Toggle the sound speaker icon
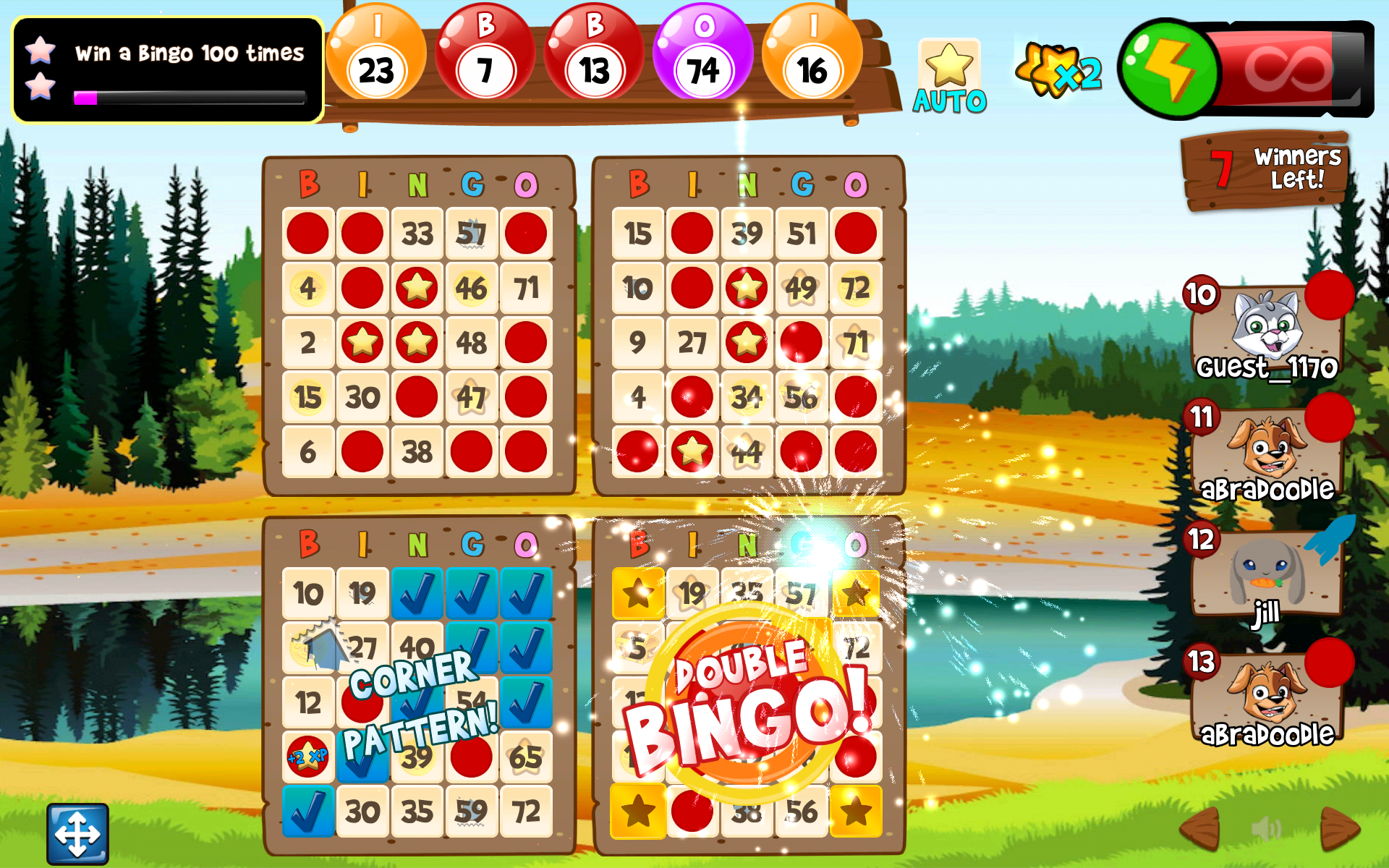 click(x=1267, y=828)
